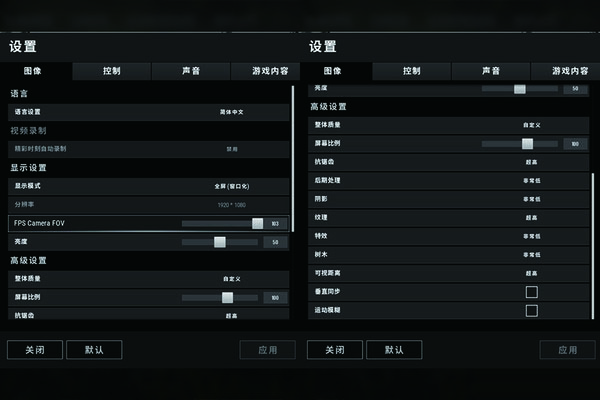The height and width of the screenshot is (400, 600).
Task: Select the 分辨率 resolution option
Action: (x=231, y=204)
